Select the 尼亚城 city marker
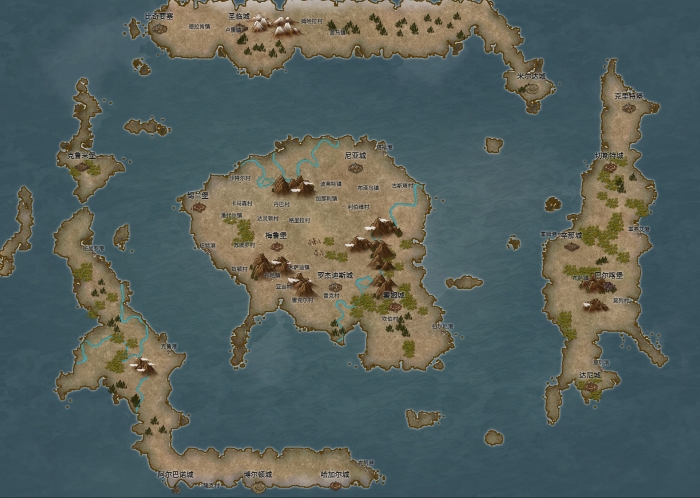 coord(356,167)
